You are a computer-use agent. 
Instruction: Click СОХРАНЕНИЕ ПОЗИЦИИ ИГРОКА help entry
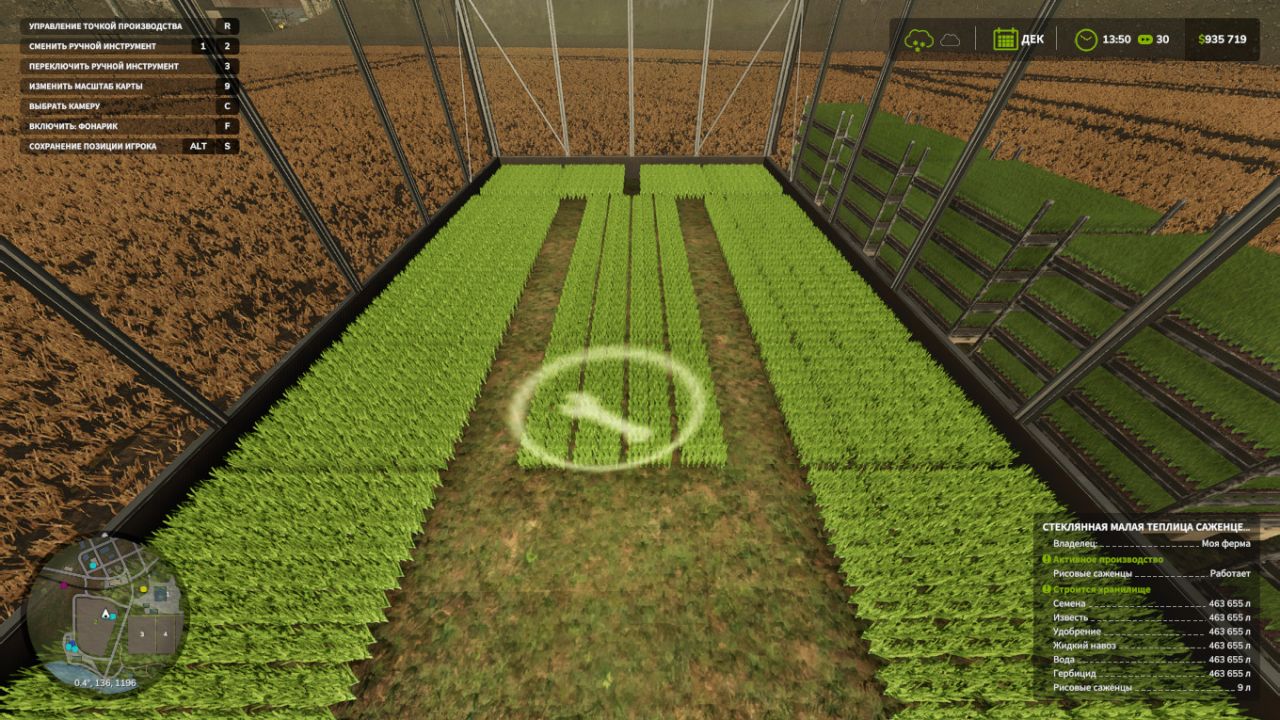[95, 145]
